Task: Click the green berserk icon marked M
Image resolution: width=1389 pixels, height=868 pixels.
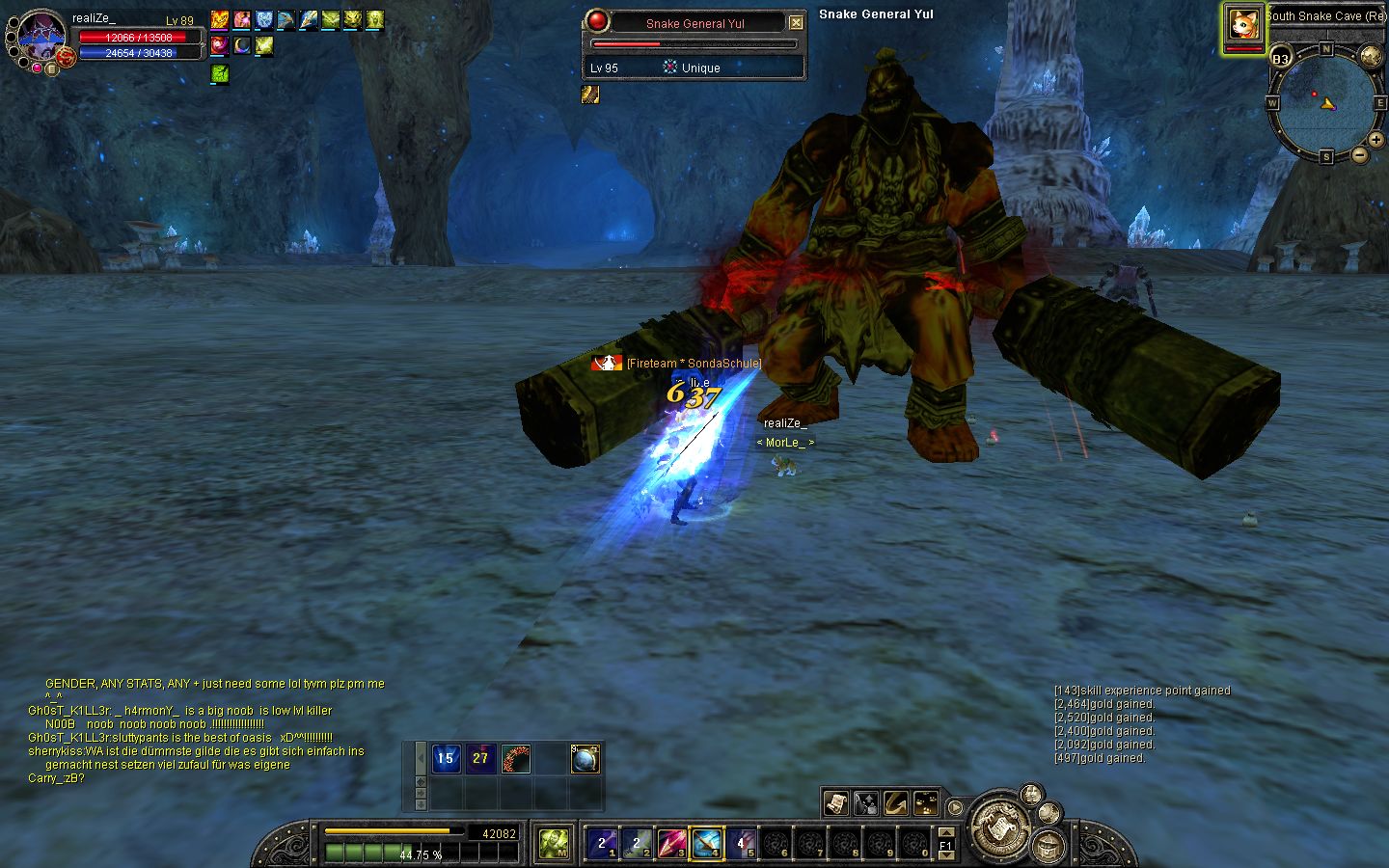Action: click(554, 844)
